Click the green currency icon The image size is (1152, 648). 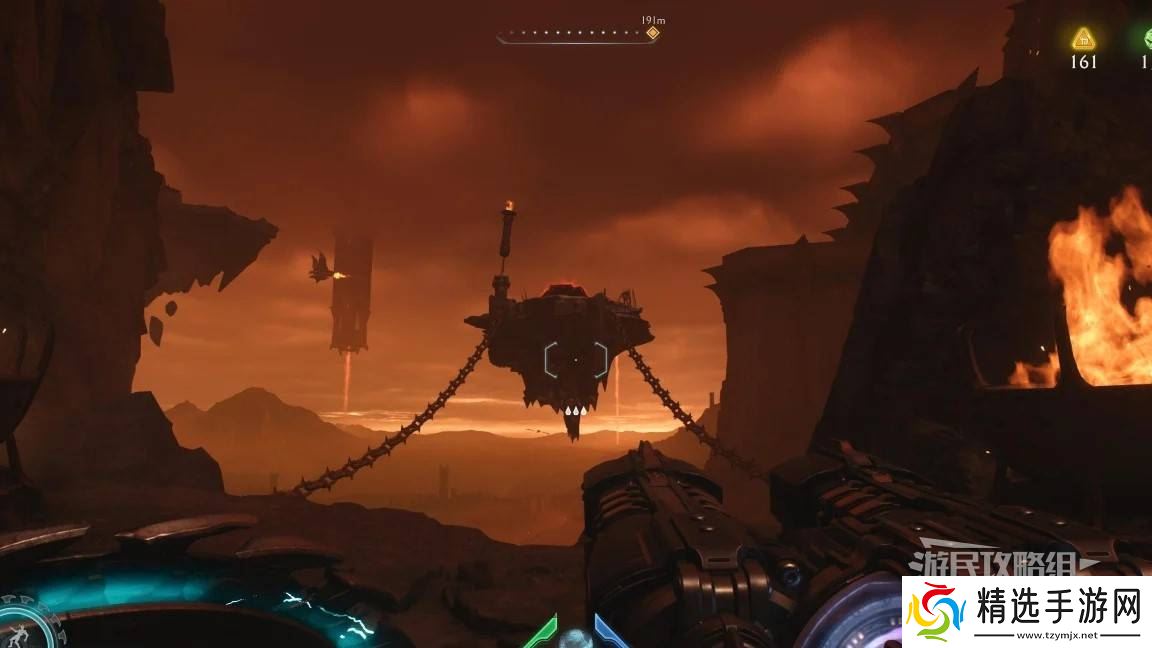click(1147, 39)
